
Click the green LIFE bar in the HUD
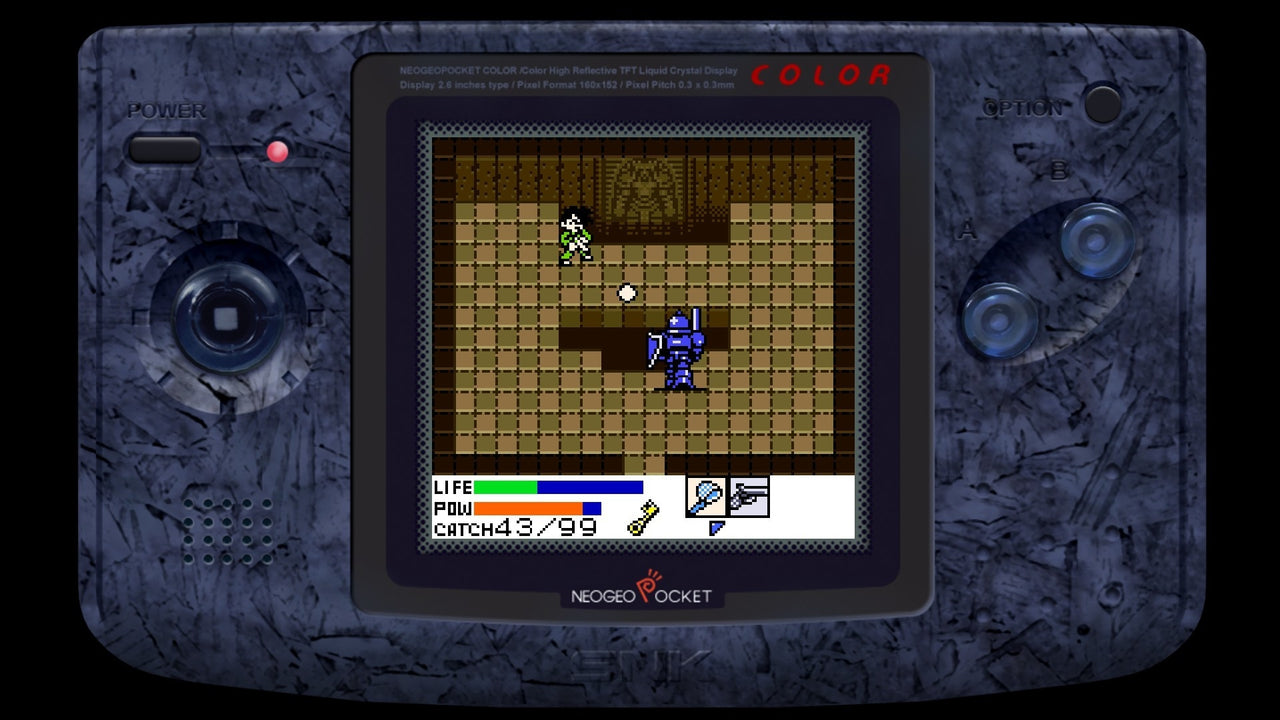505,488
